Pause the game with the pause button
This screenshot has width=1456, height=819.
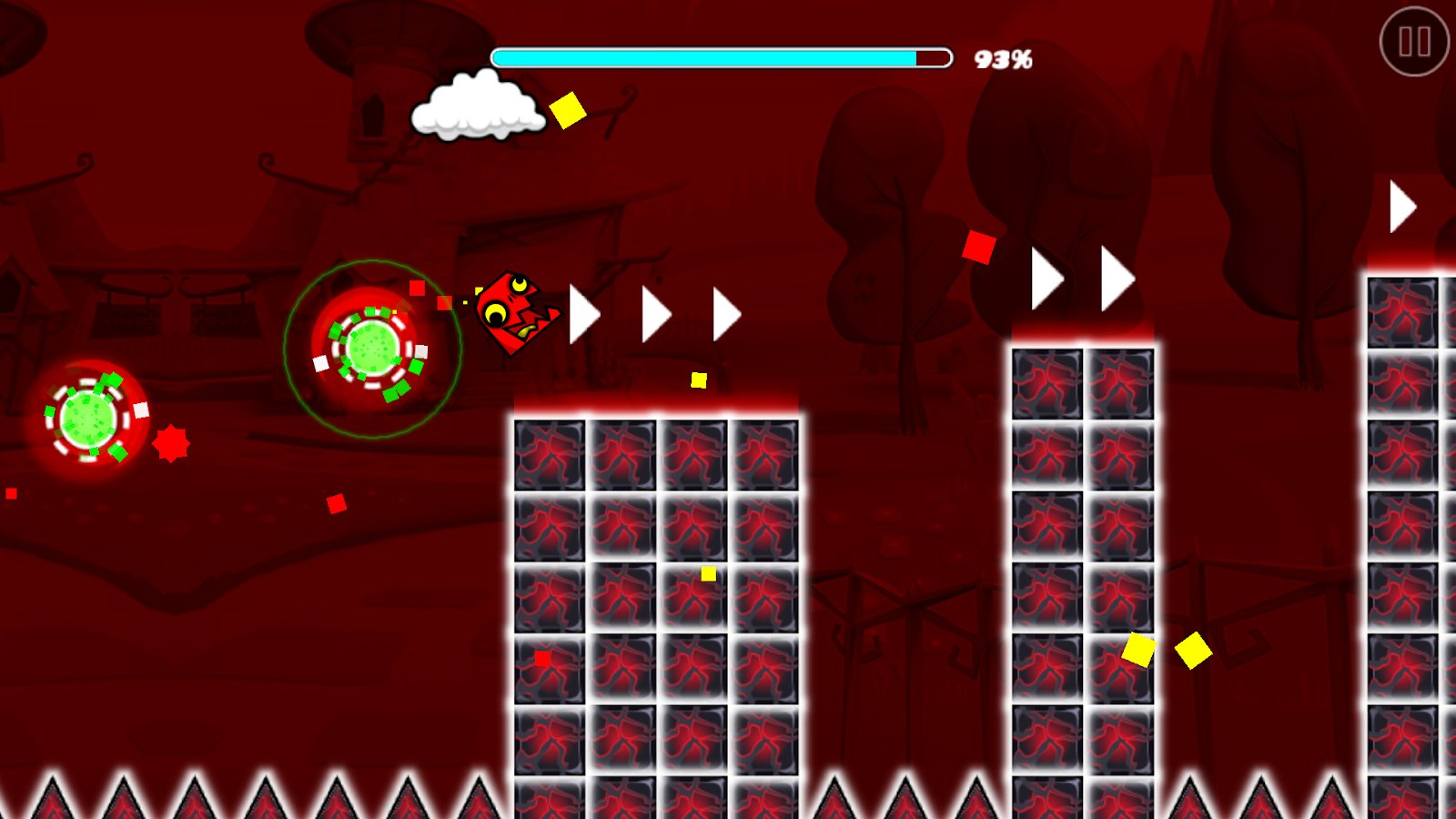pyautogui.click(x=1414, y=42)
